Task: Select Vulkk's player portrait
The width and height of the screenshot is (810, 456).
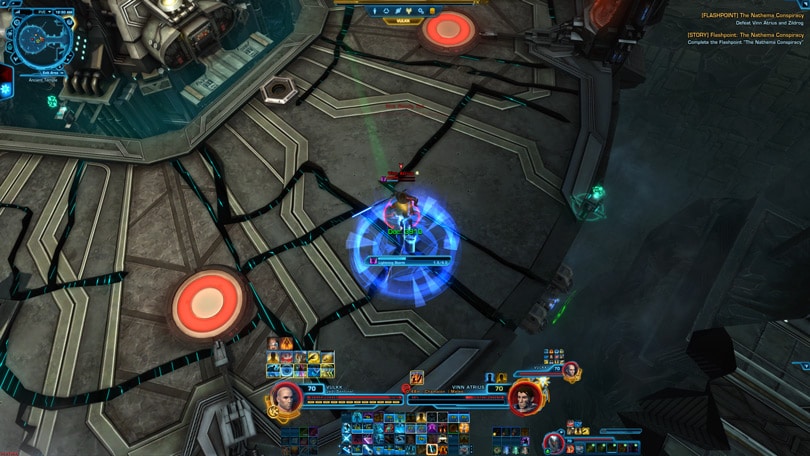Action: pos(286,397)
